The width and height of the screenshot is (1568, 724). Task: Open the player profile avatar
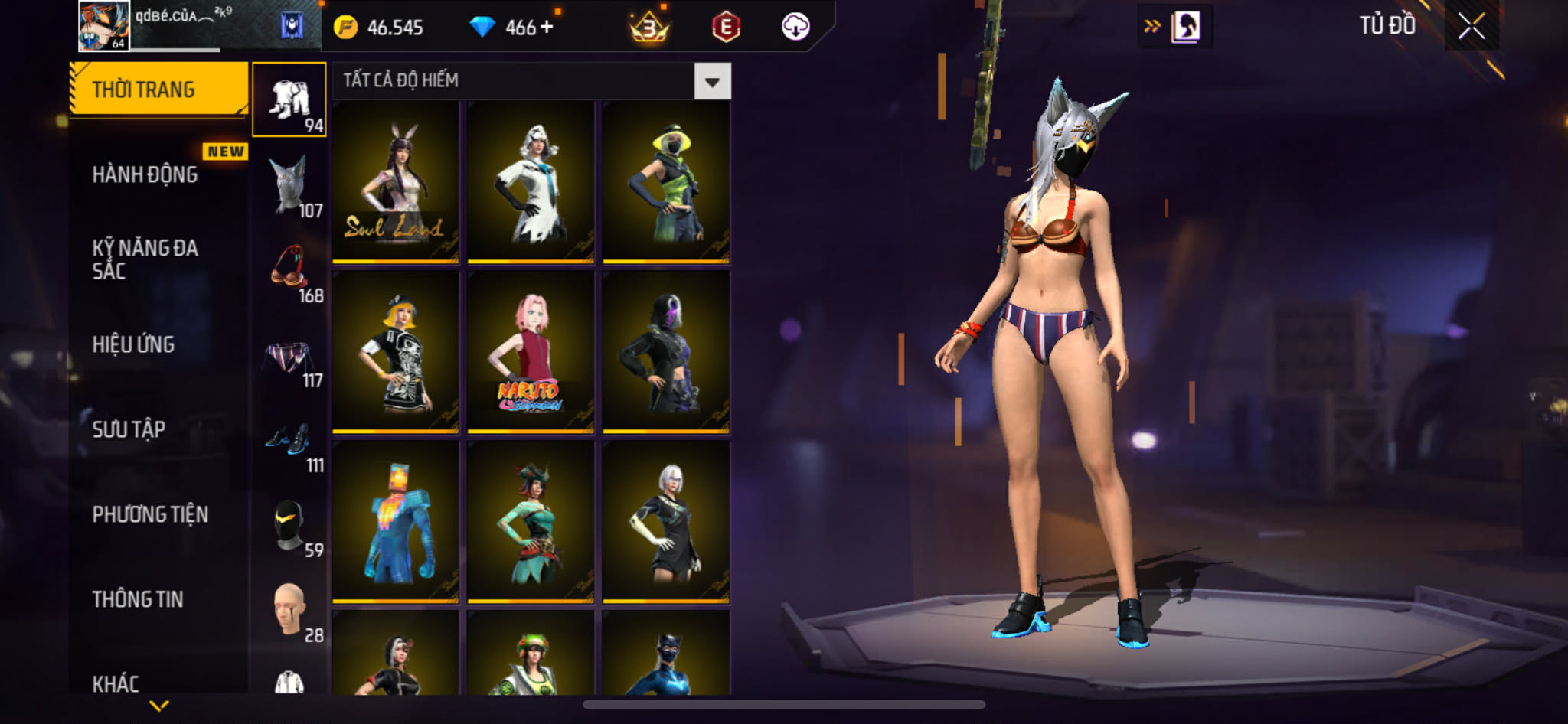104,26
